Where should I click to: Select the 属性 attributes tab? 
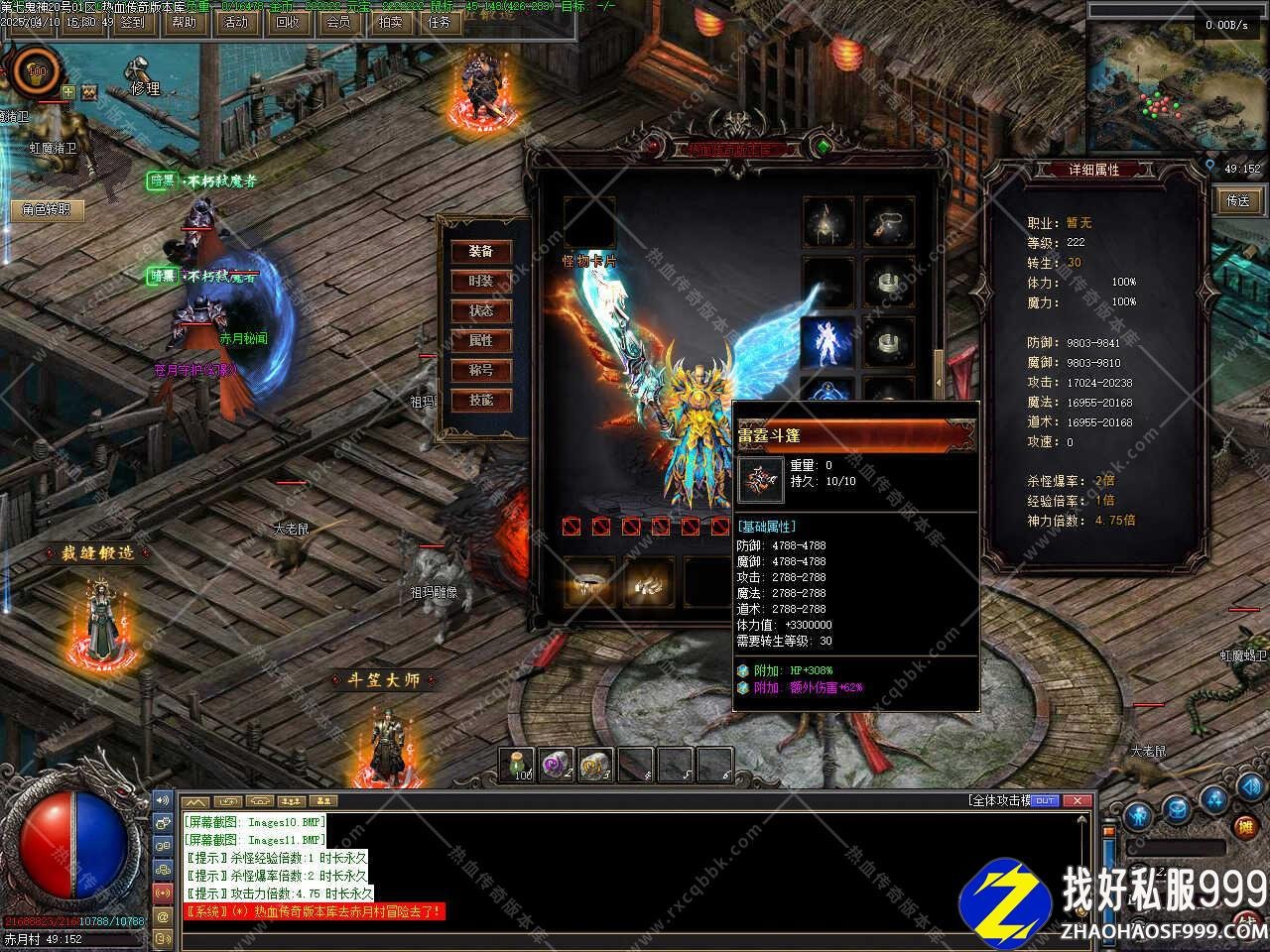pyautogui.click(x=481, y=340)
